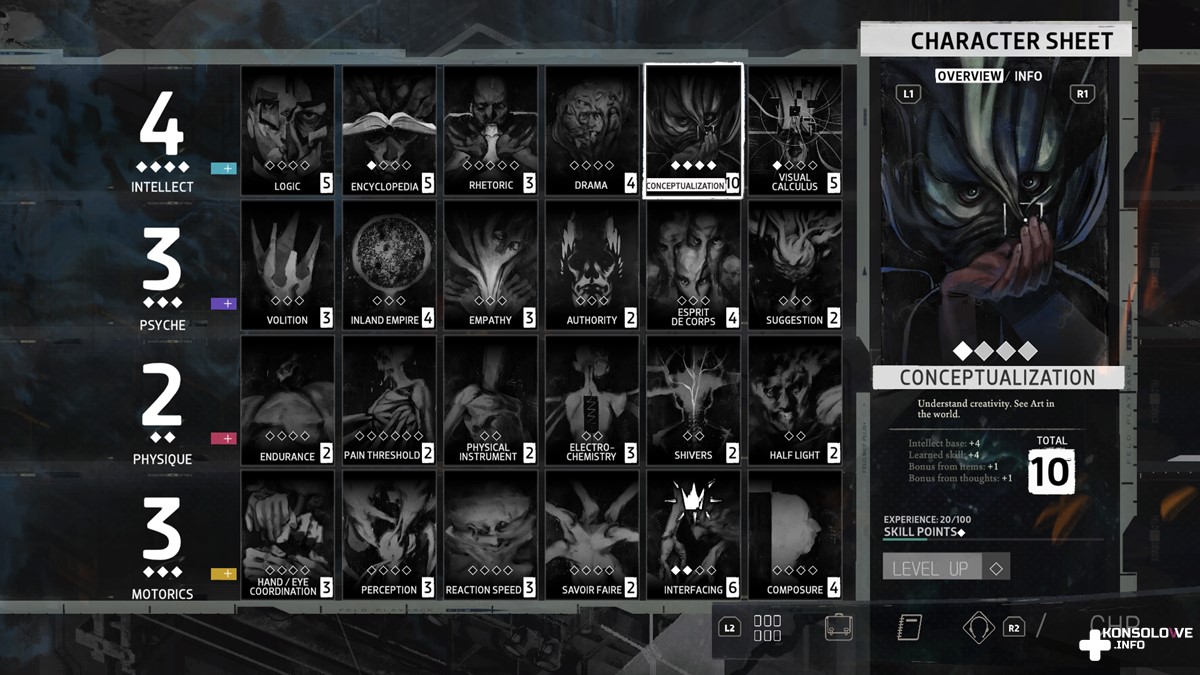Select the Logic skill card
Image resolution: width=1200 pixels, height=675 pixels.
point(287,130)
